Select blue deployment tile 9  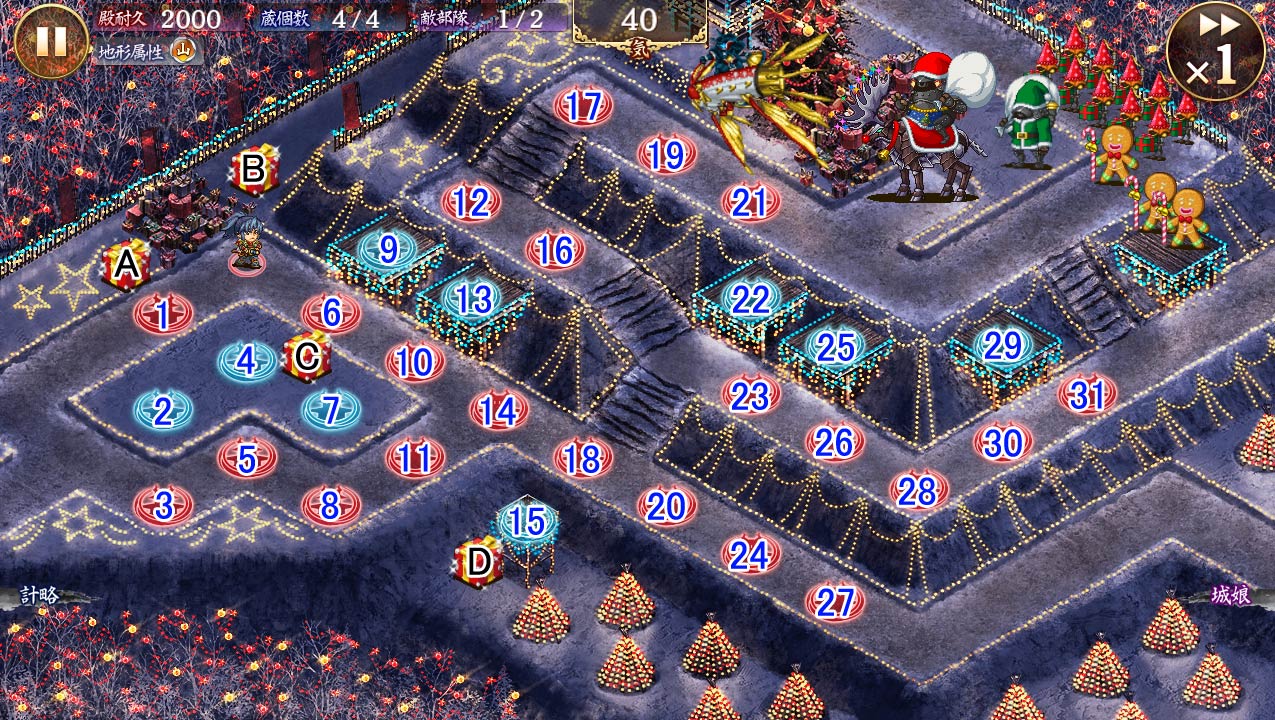point(387,250)
